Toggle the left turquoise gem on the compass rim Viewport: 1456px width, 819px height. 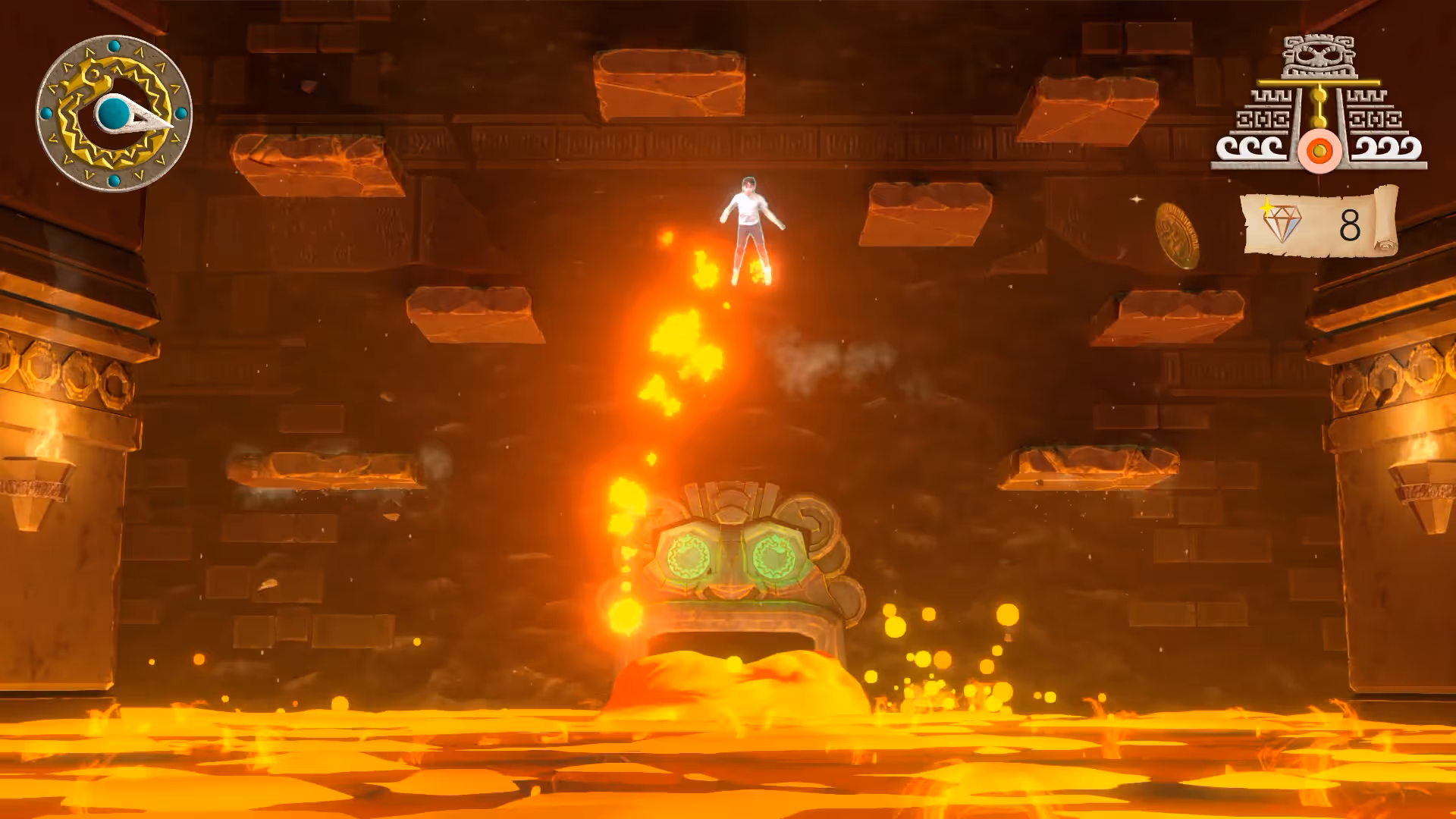pos(46,113)
